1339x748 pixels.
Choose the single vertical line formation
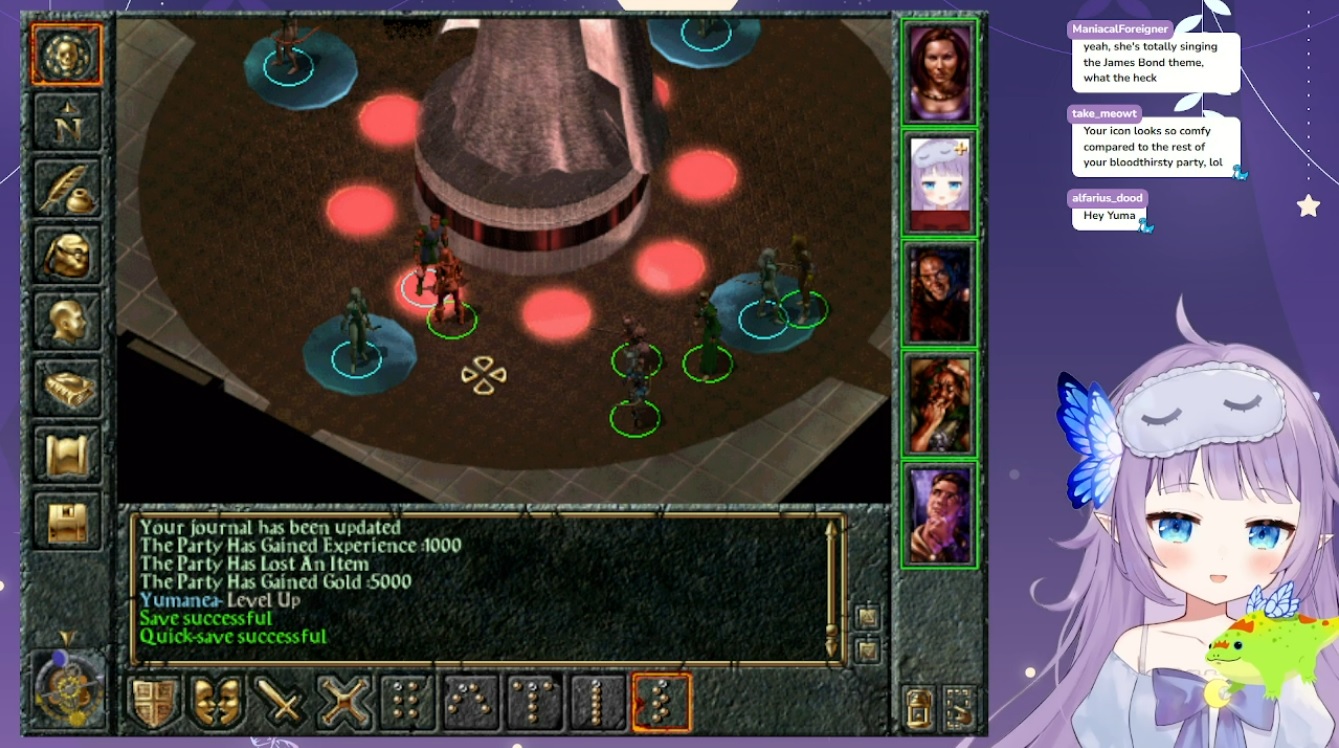pyautogui.click(x=597, y=702)
